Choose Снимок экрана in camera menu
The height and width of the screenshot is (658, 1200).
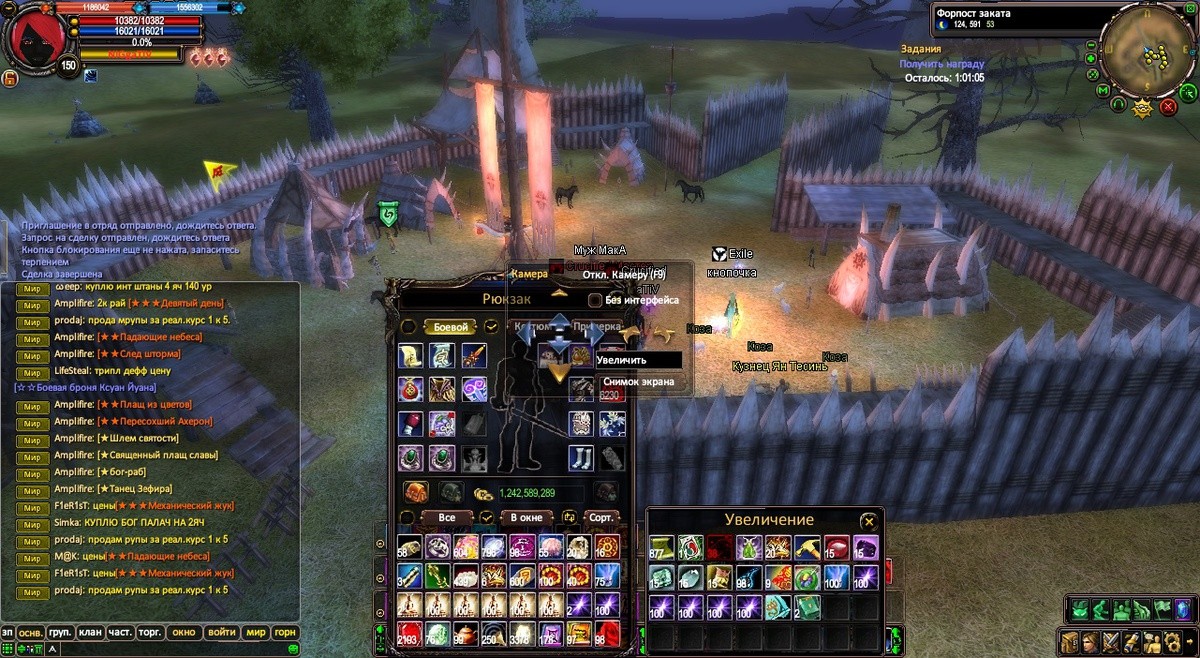pyautogui.click(x=638, y=381)
